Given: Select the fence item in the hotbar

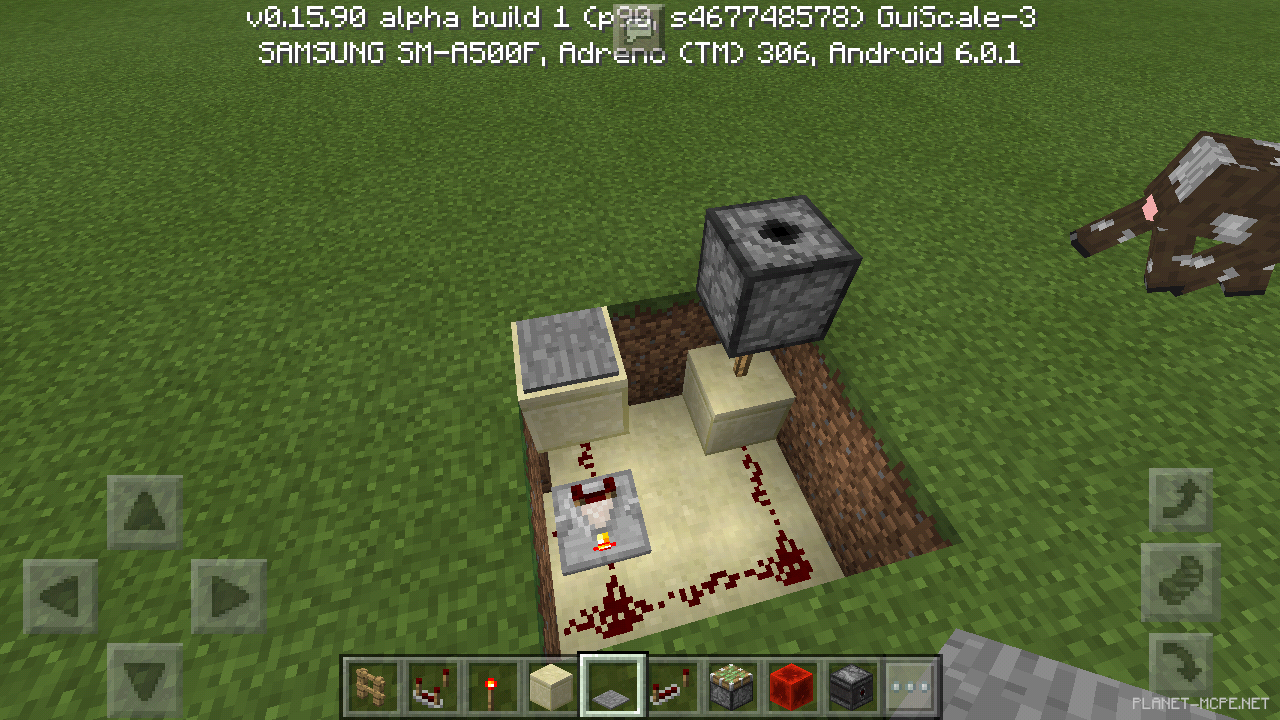Looking at the screenshot, I should click(371, 685).
